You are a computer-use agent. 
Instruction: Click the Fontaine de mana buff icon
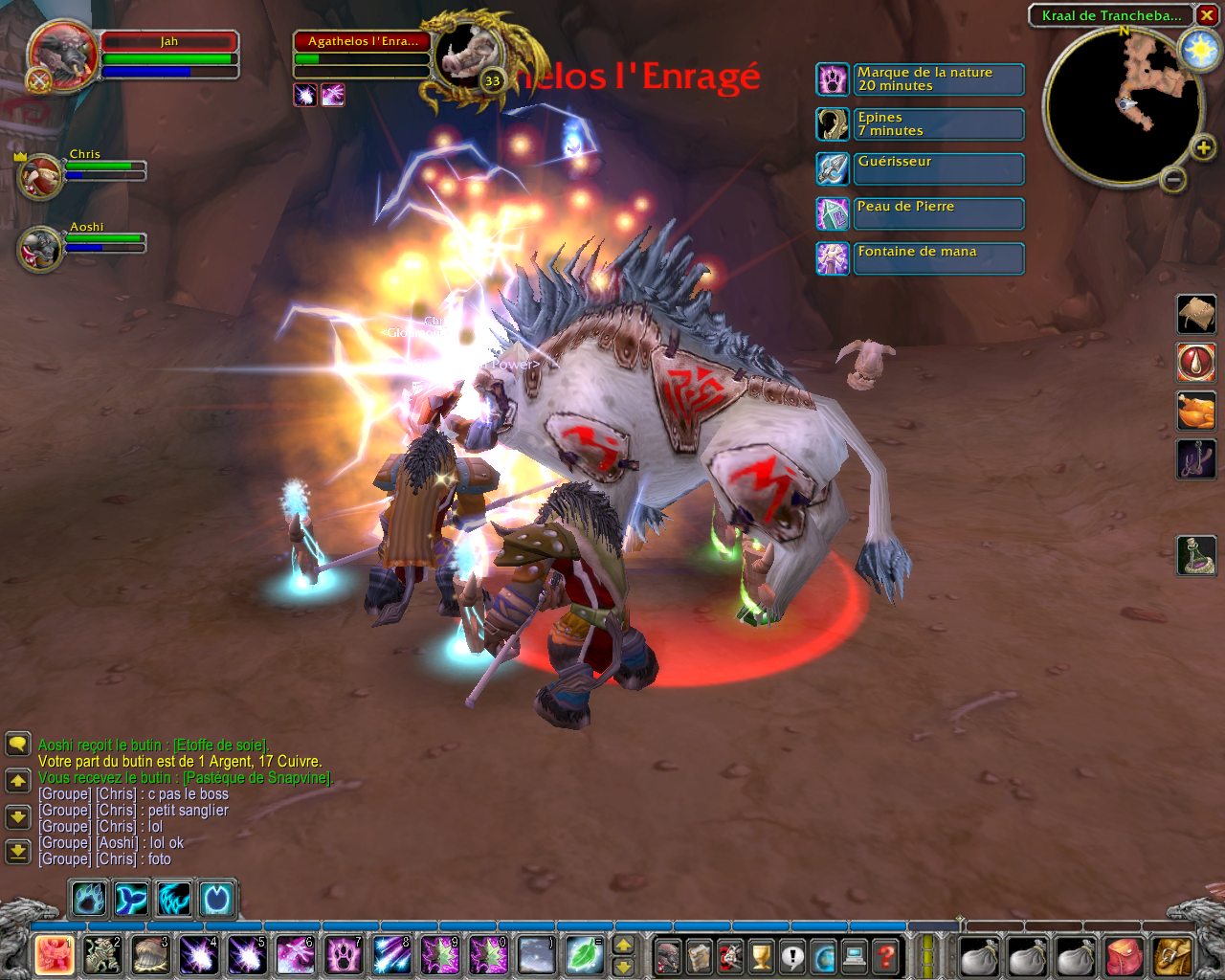pos(832,258)
